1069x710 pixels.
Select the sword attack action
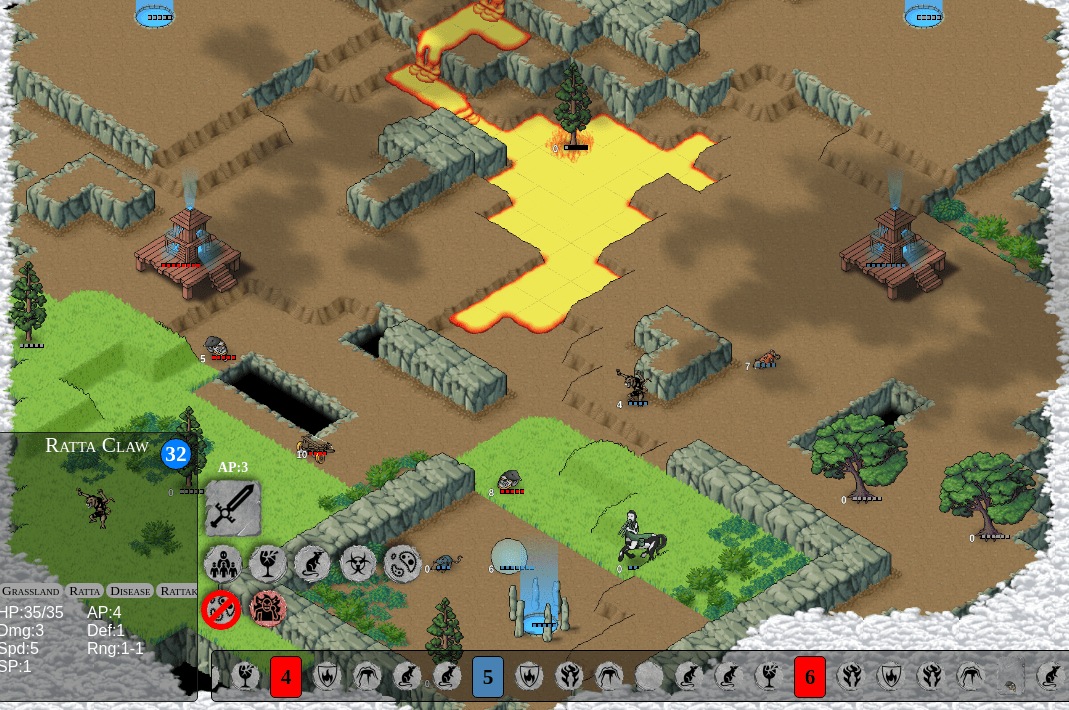pyautogui.click(x=233, y=508)
